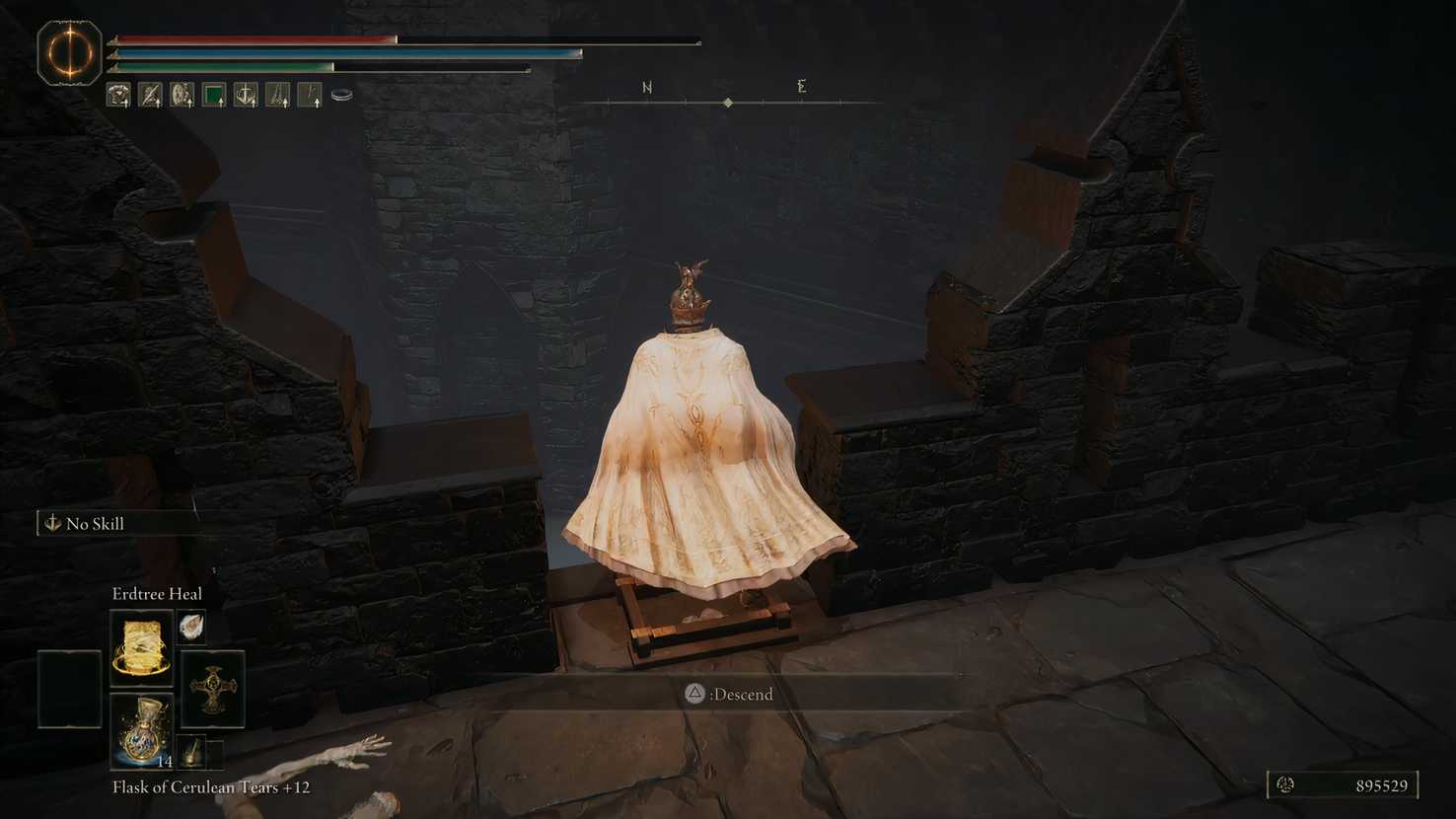Click the shield talisman icon next to Erdtree Heal
Viewport: 1456px width, 819px height.
[191, 628]
